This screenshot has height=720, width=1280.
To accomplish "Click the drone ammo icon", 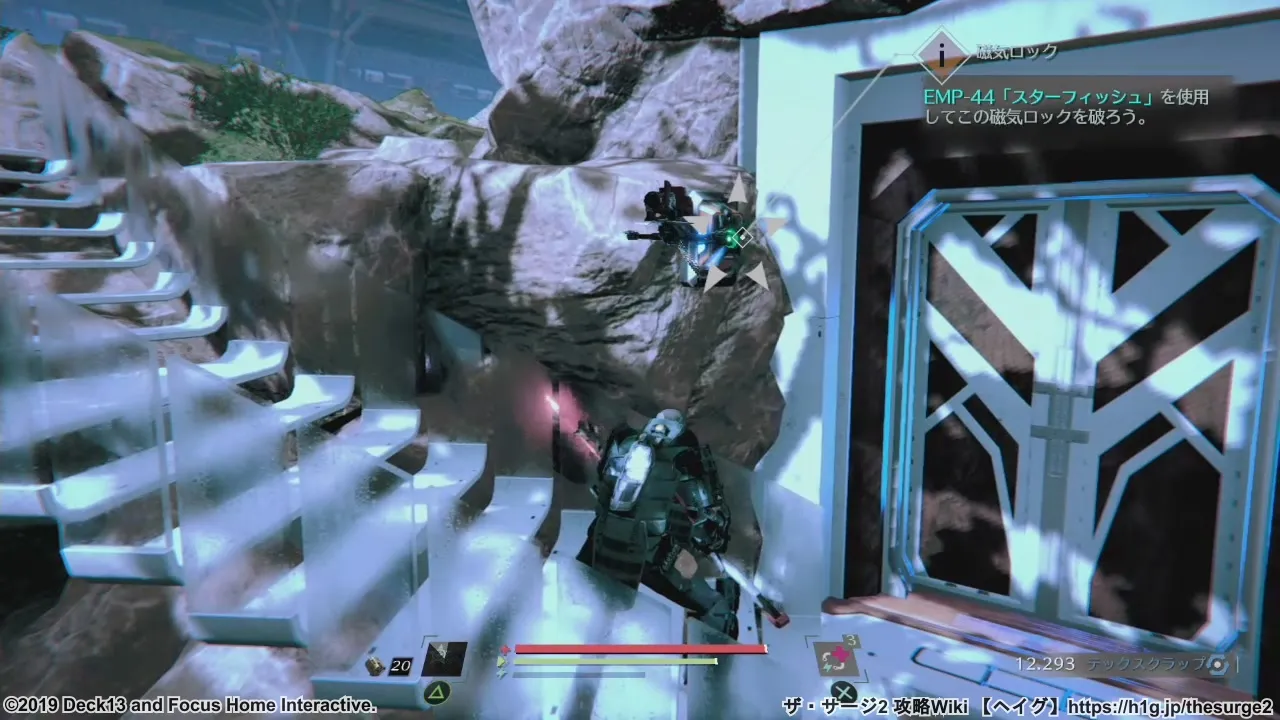I will (373, 664).
